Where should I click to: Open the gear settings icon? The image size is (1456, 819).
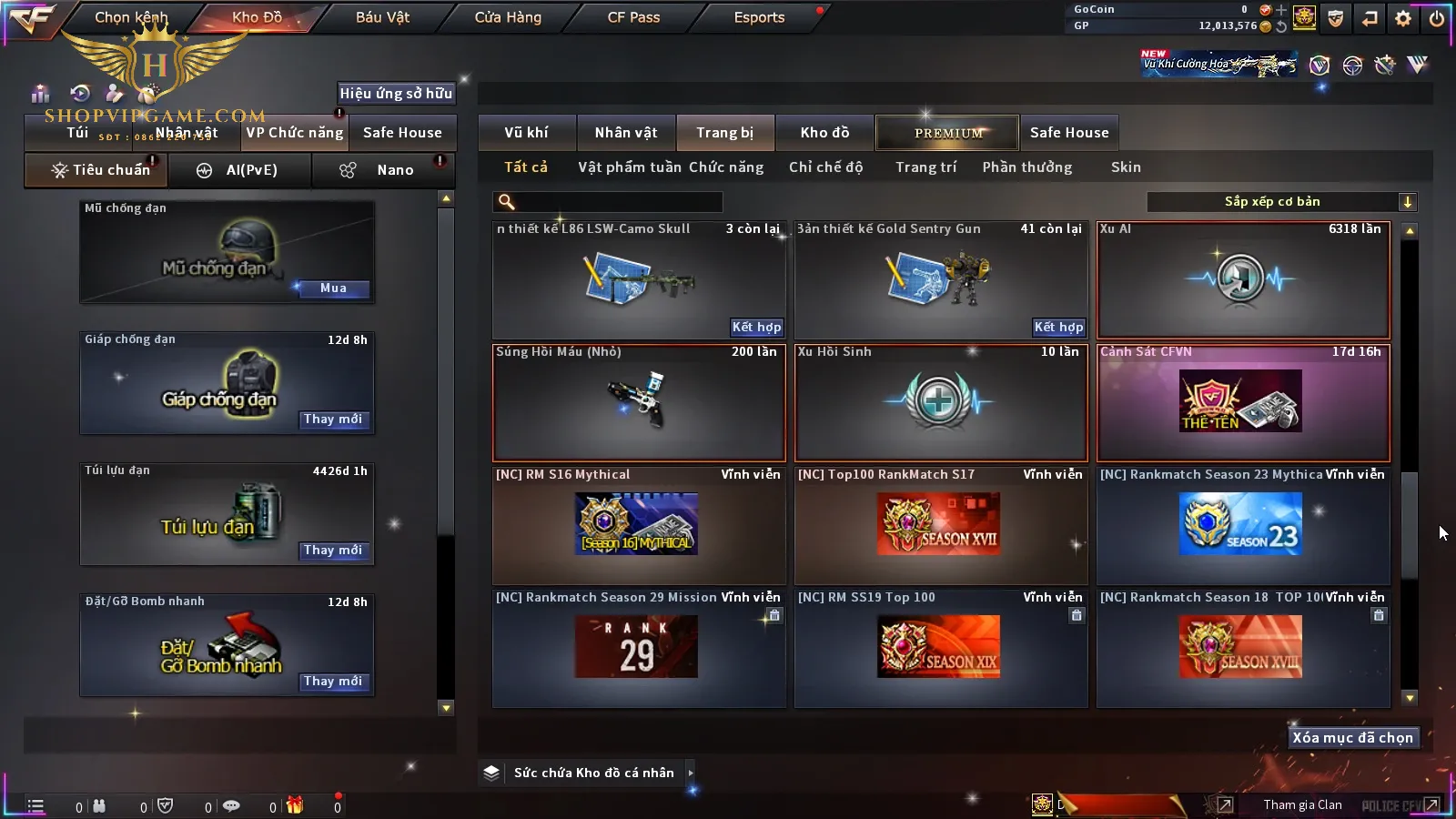[1403, 18]
